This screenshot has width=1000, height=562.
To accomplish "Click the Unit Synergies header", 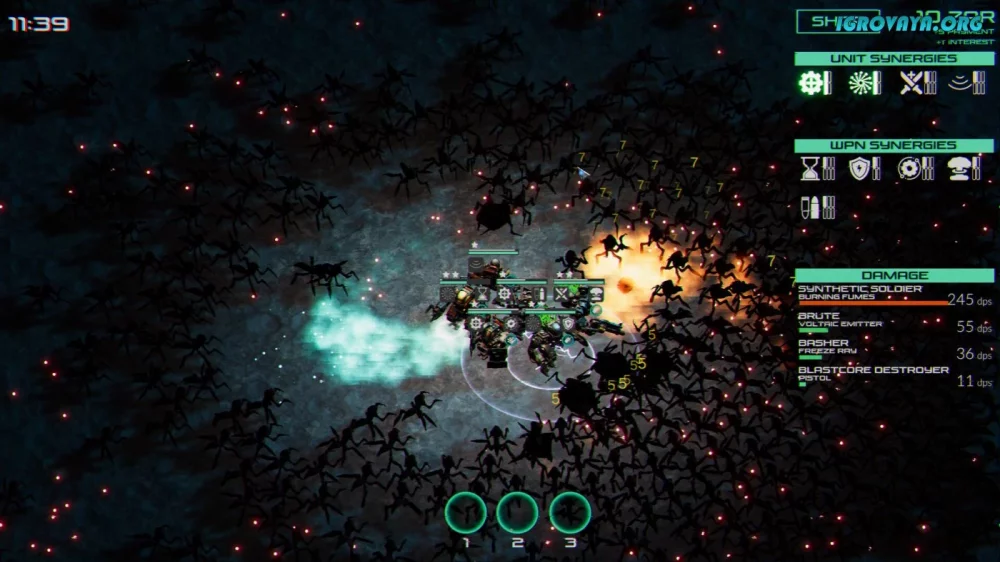I will 894,59.
